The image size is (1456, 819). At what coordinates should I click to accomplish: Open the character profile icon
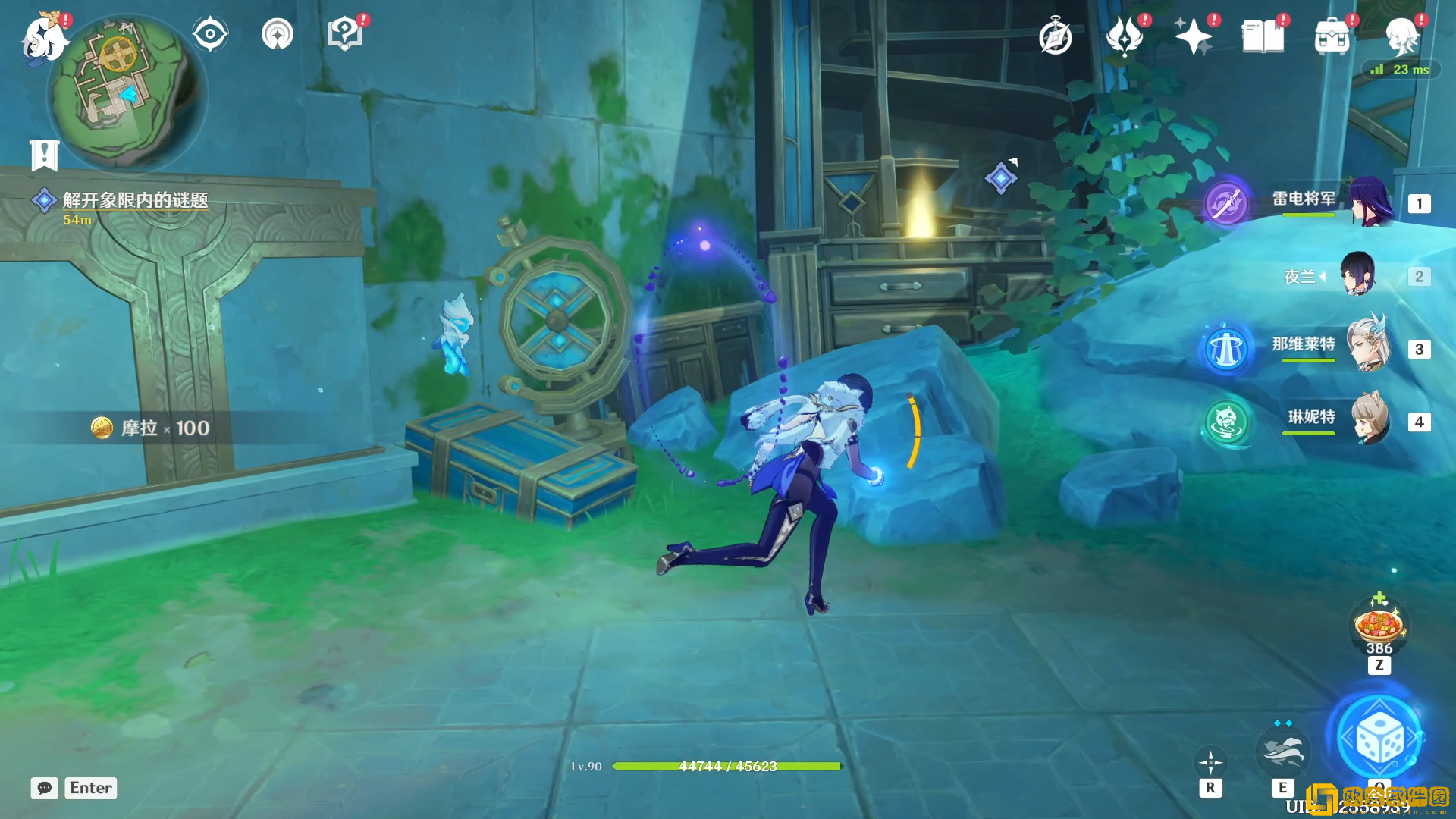(1401, 36)
